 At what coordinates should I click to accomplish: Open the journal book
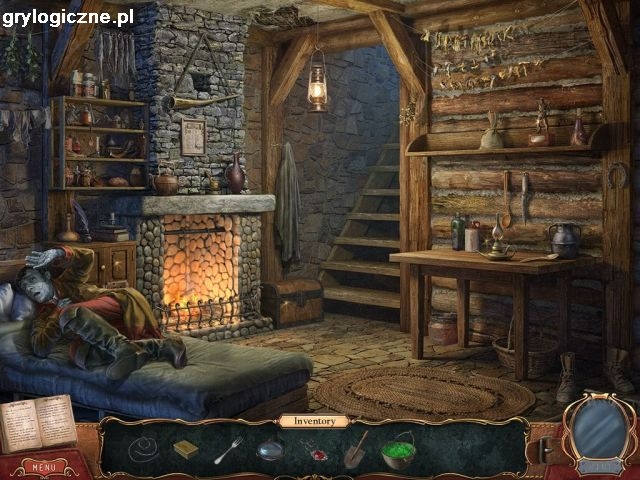click(37, 423)
